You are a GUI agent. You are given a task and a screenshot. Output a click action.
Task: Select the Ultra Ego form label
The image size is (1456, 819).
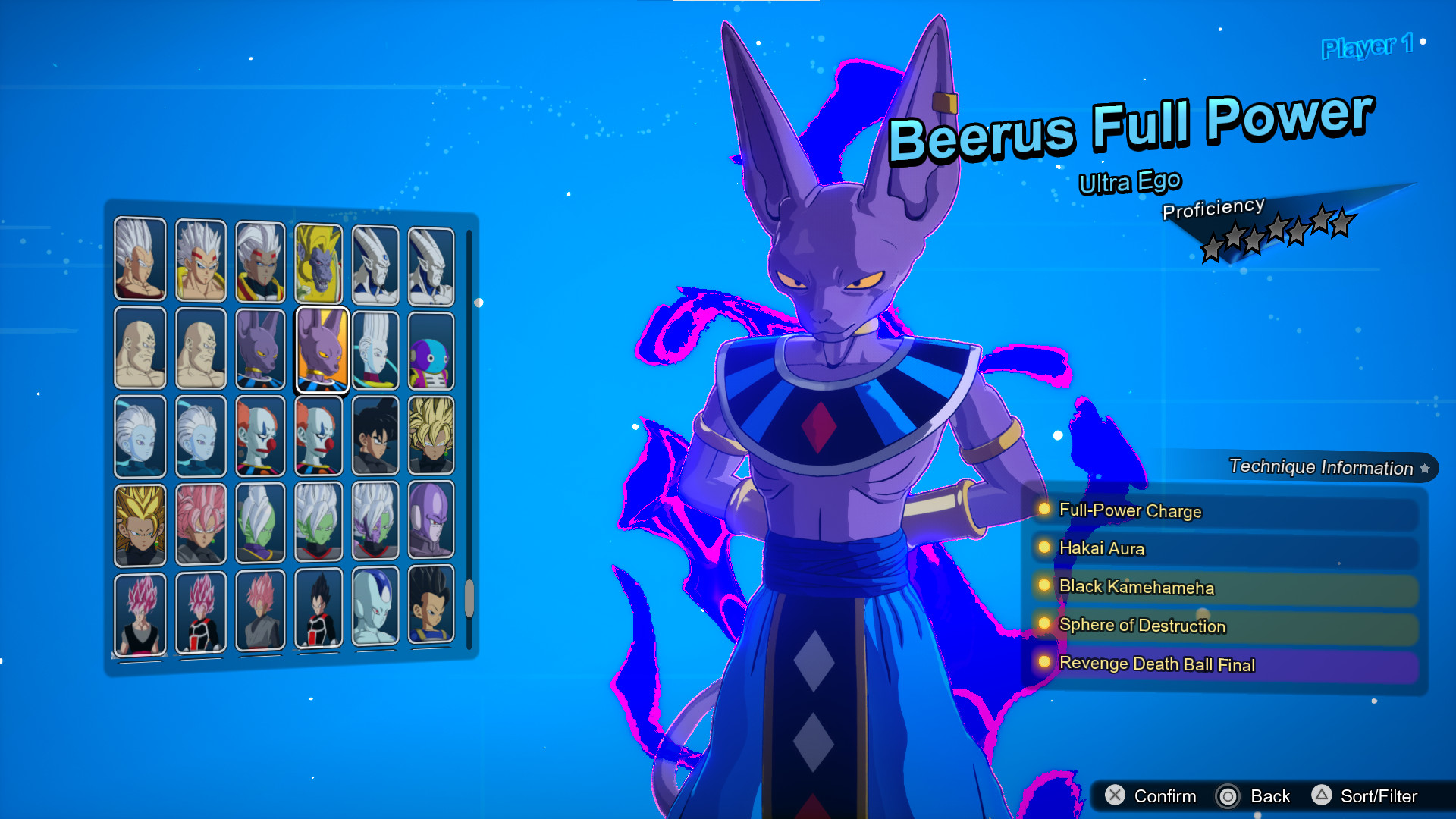tap(1129, 181)
